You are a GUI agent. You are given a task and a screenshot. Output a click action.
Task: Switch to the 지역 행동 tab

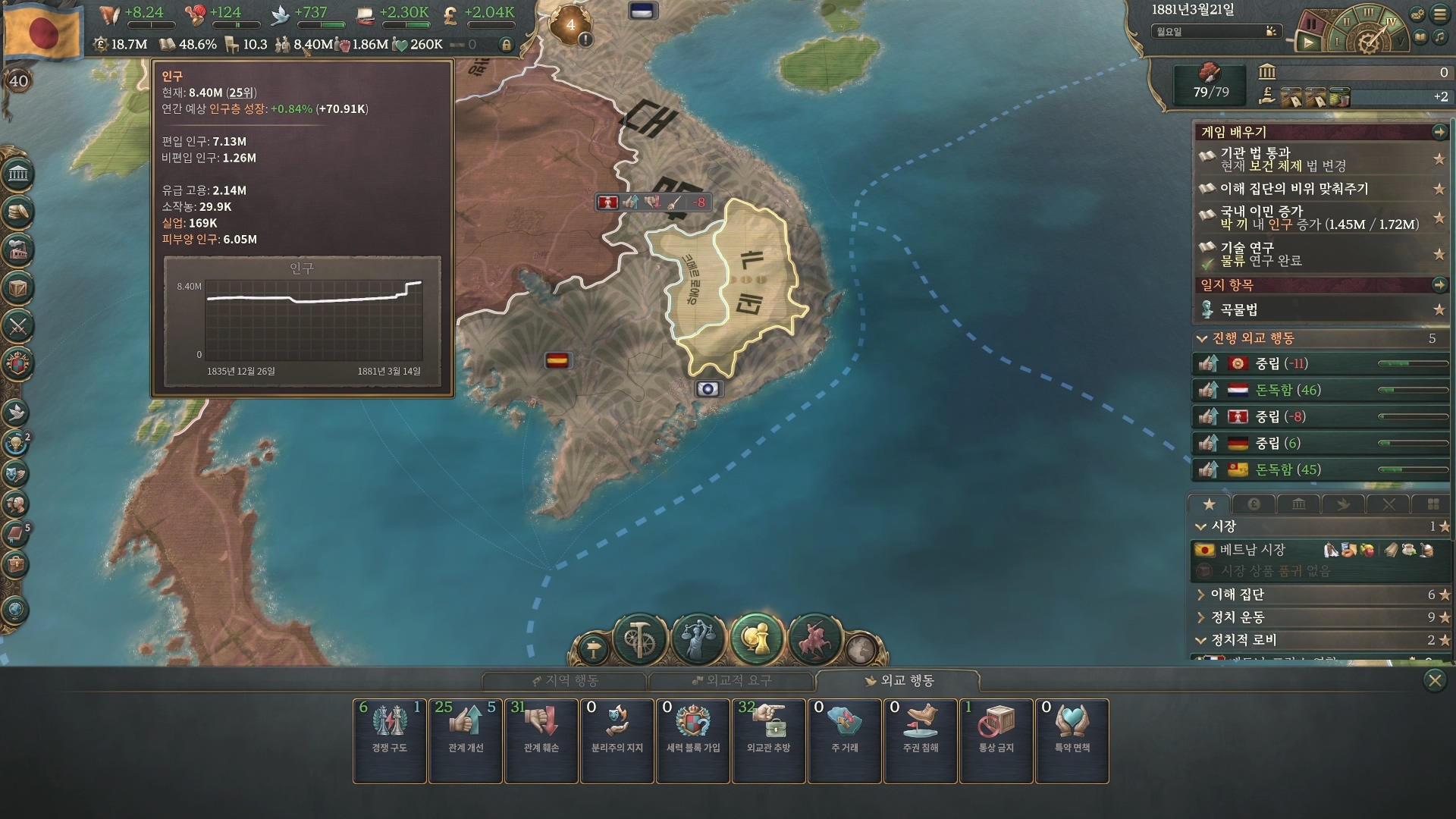(565, 681)
